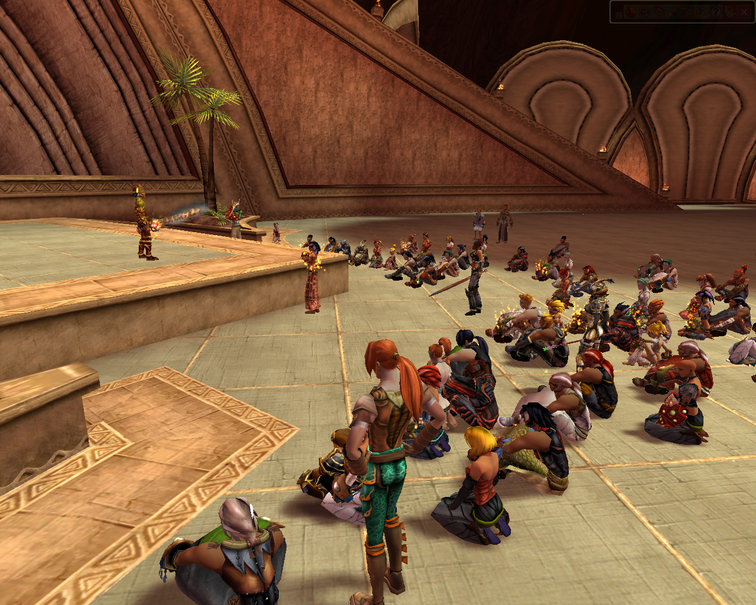The width and height of the screenshot is (756, 605).
Task: Open help via the question mark icon
Action: click(715, 12)
